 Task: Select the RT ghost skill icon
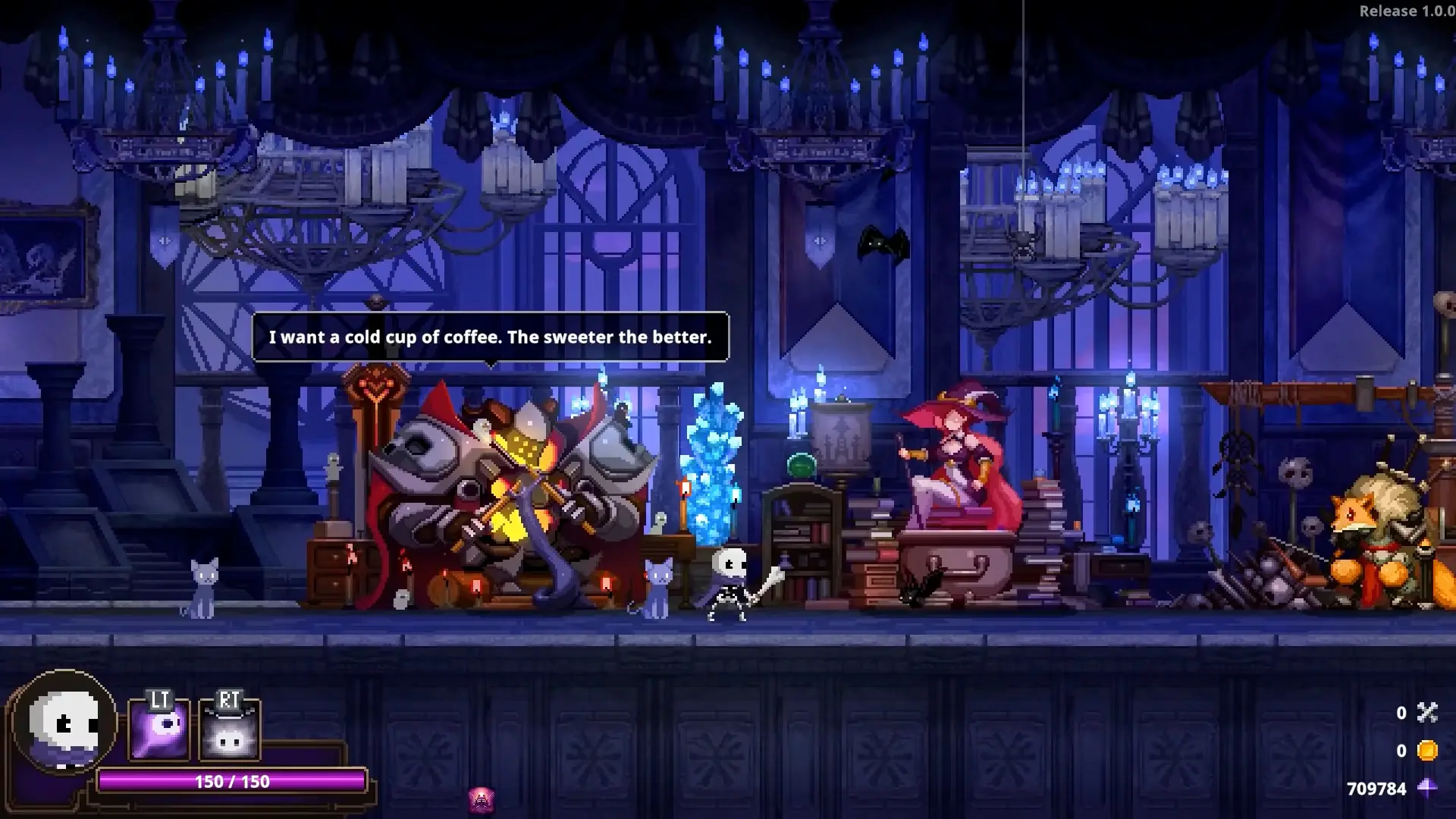228,732
